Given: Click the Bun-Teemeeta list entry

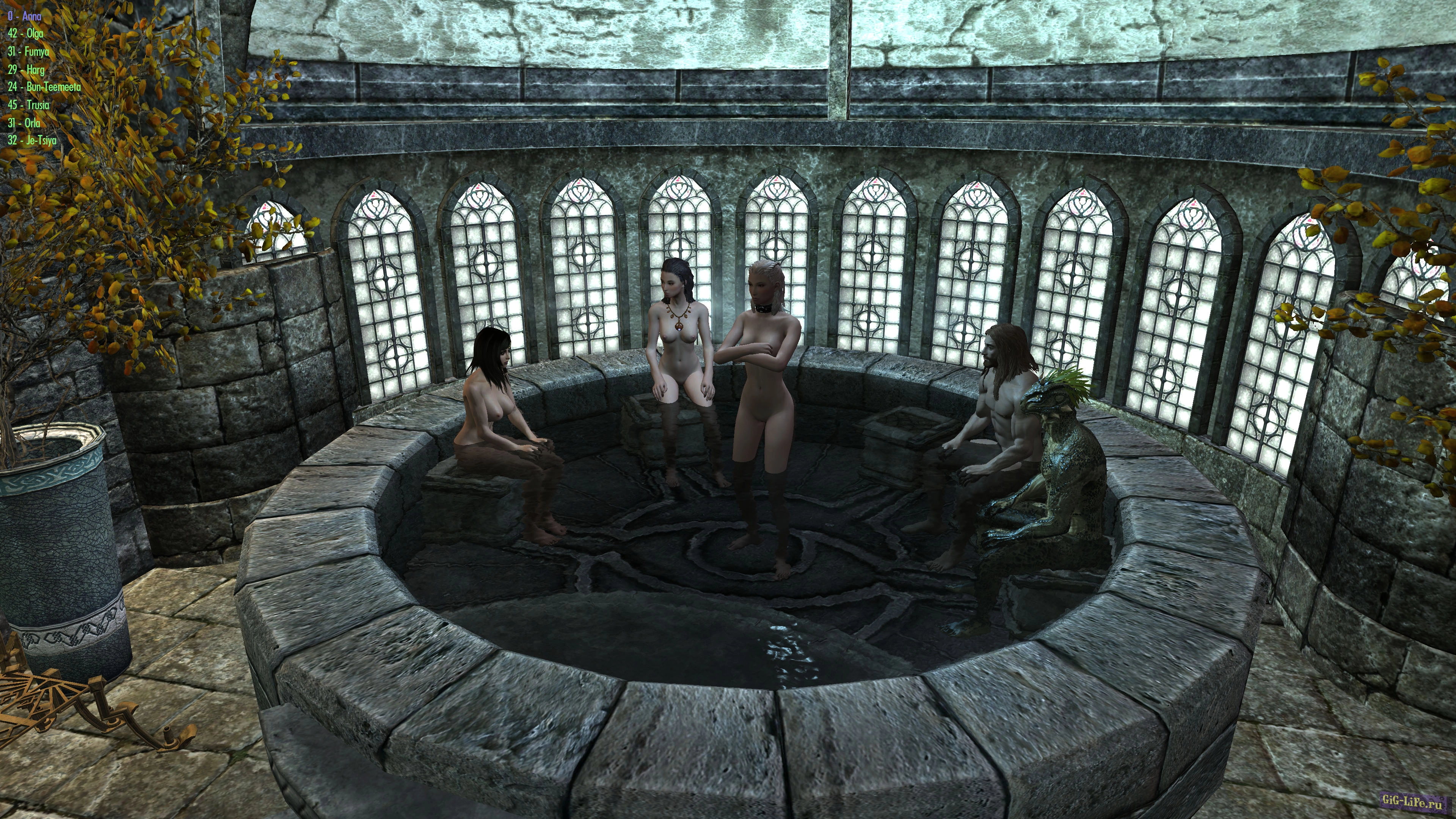Looking at the screenshot, I should pos(45,87).
